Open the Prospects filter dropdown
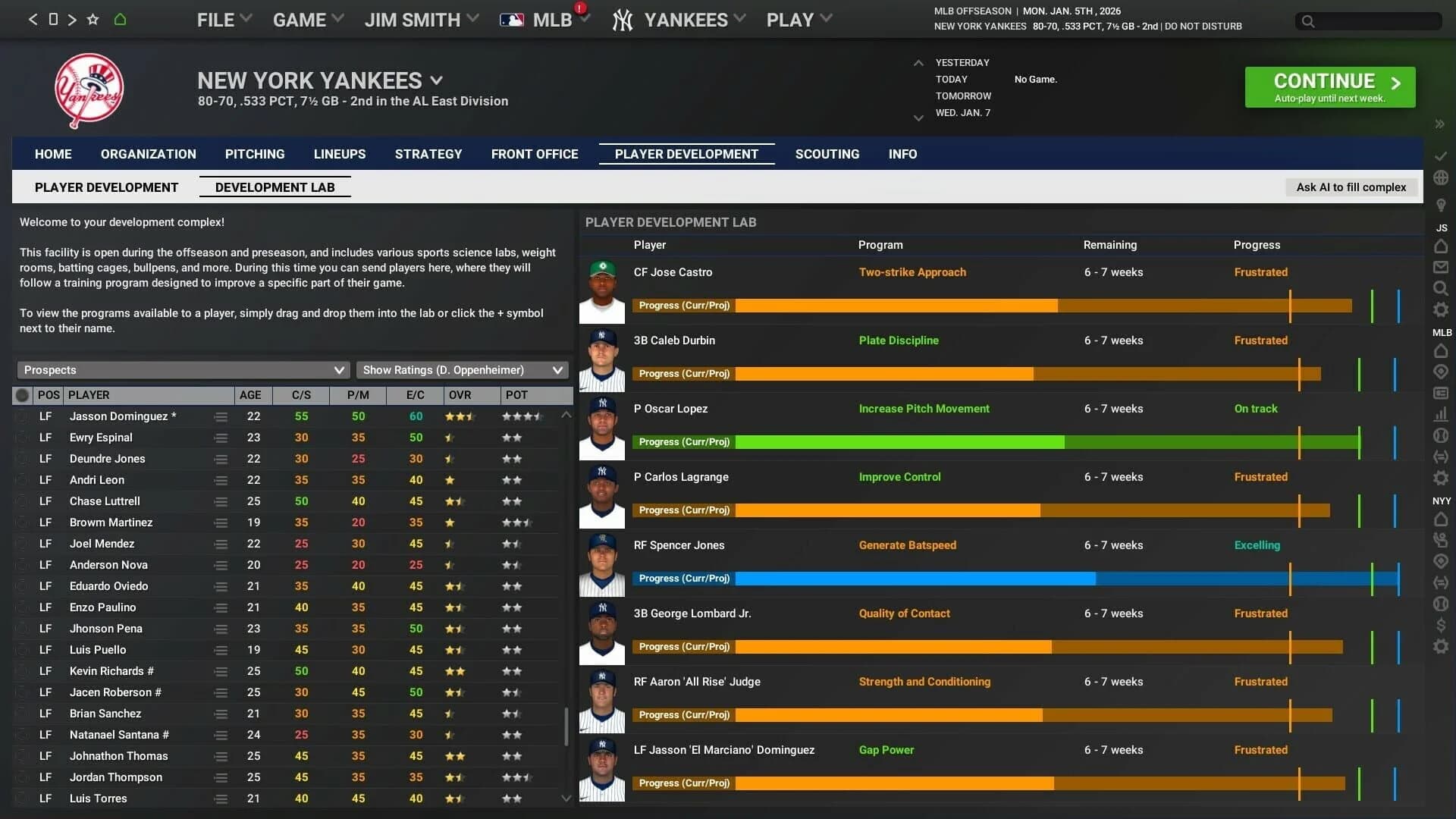The image size is (1456, 819). click(182, 370)
